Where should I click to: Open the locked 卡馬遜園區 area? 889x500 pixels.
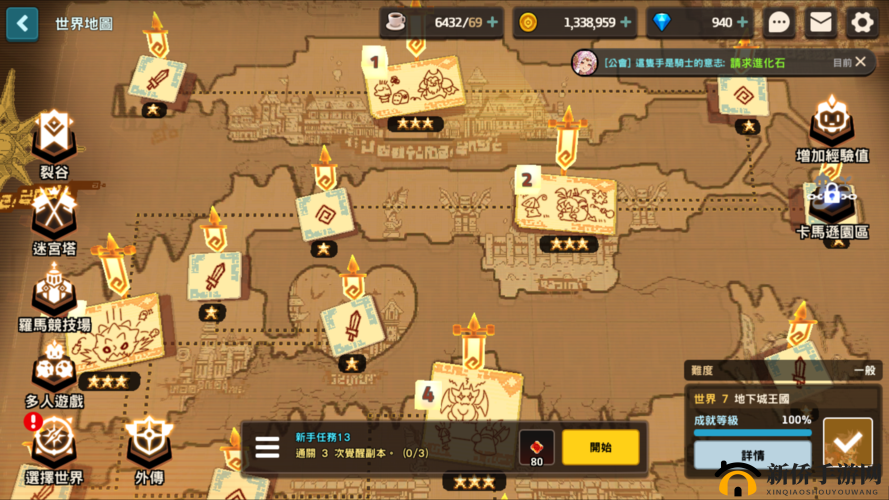pyautogui.click(x=831, y=205)
